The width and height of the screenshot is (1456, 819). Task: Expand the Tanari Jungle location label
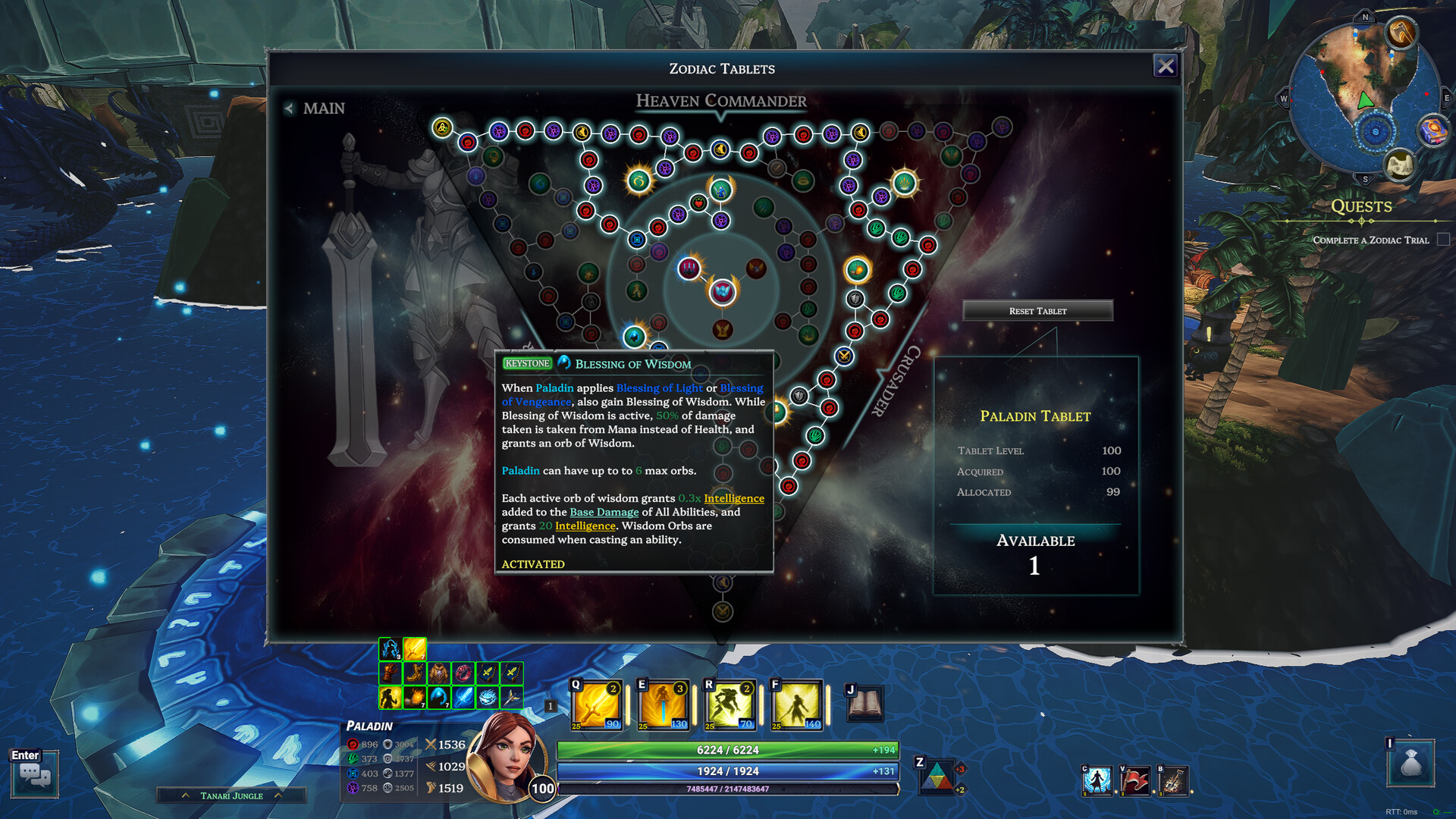click(x=187, y=795)
